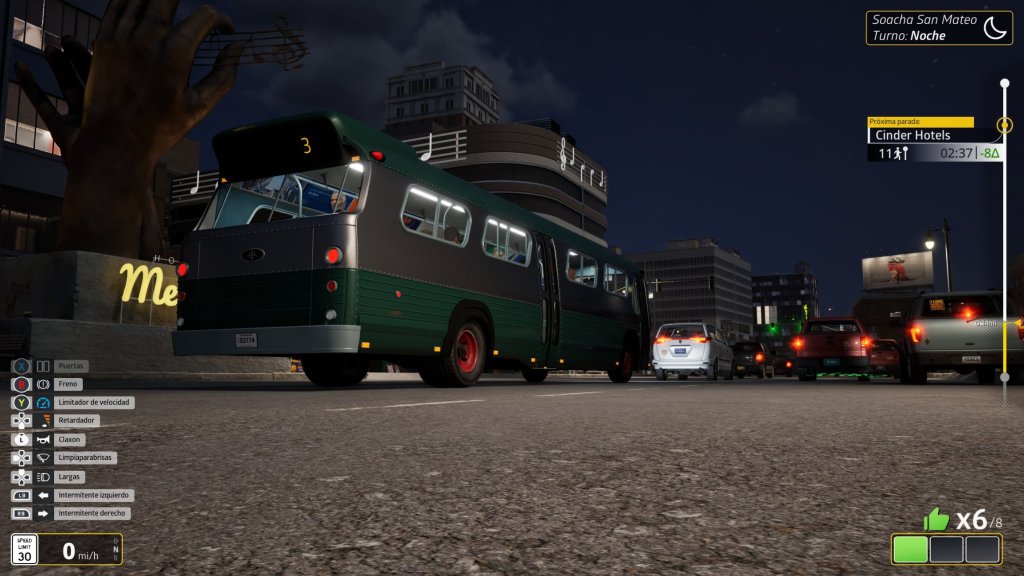Activate the Retardador control entry
Screen dimensions: 1024x576
pos(76,421)
